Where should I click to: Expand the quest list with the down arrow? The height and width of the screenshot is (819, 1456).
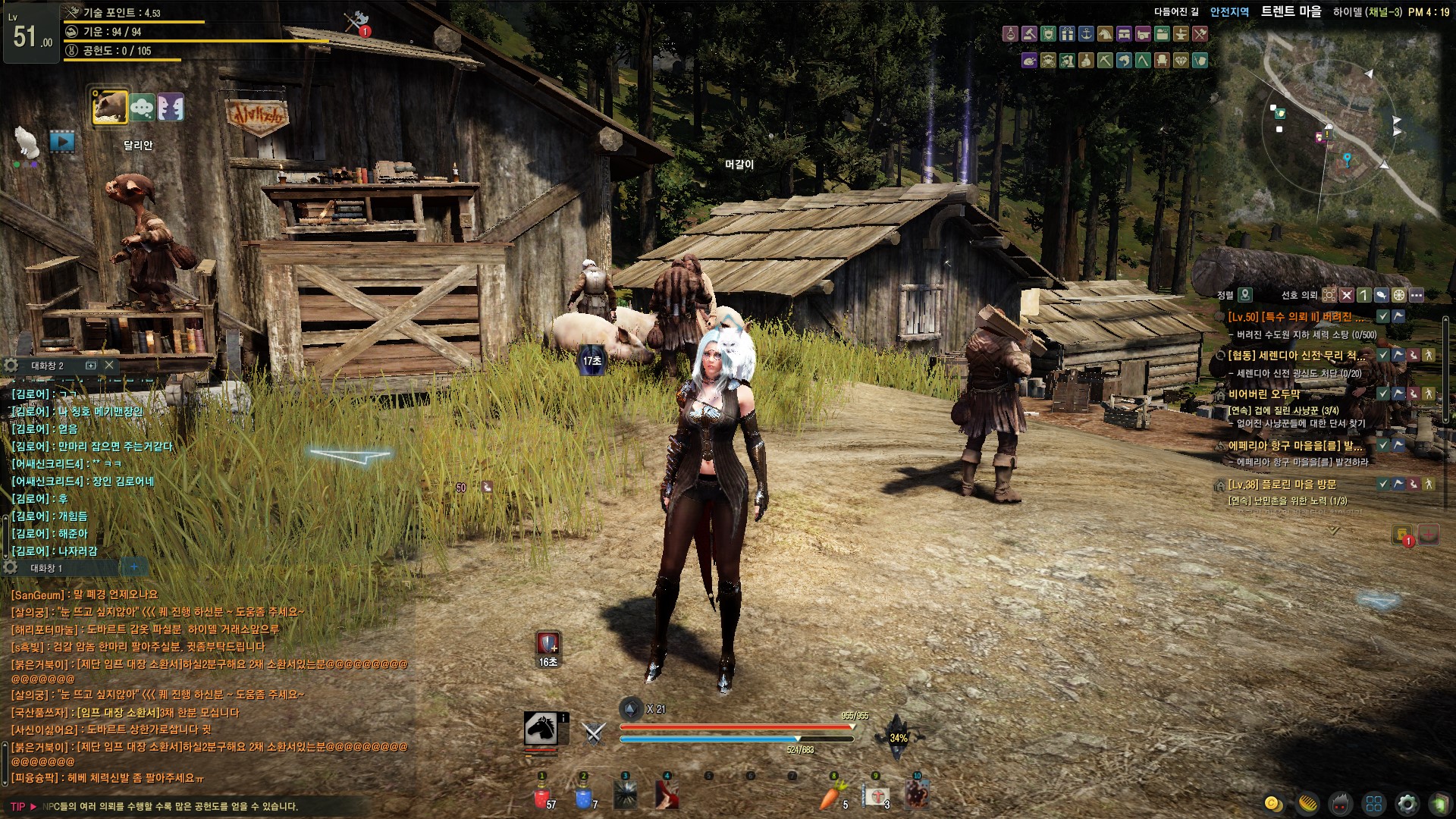[x=1333, y=531]
